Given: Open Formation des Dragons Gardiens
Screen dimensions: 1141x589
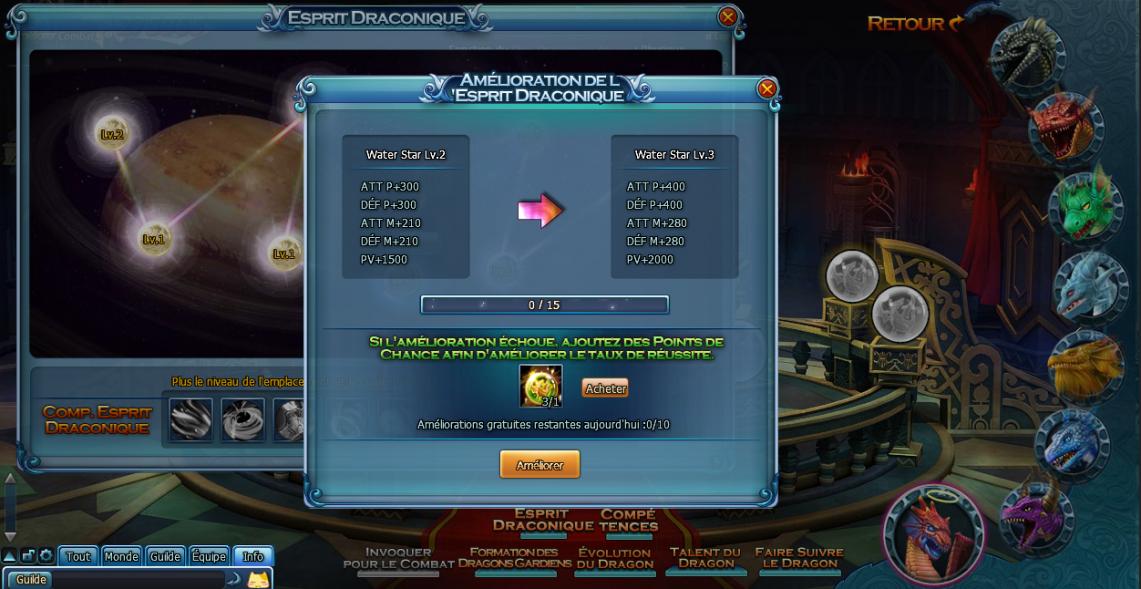Looking at the screenshot, I should pyautogui.click(x=514, y=558).
